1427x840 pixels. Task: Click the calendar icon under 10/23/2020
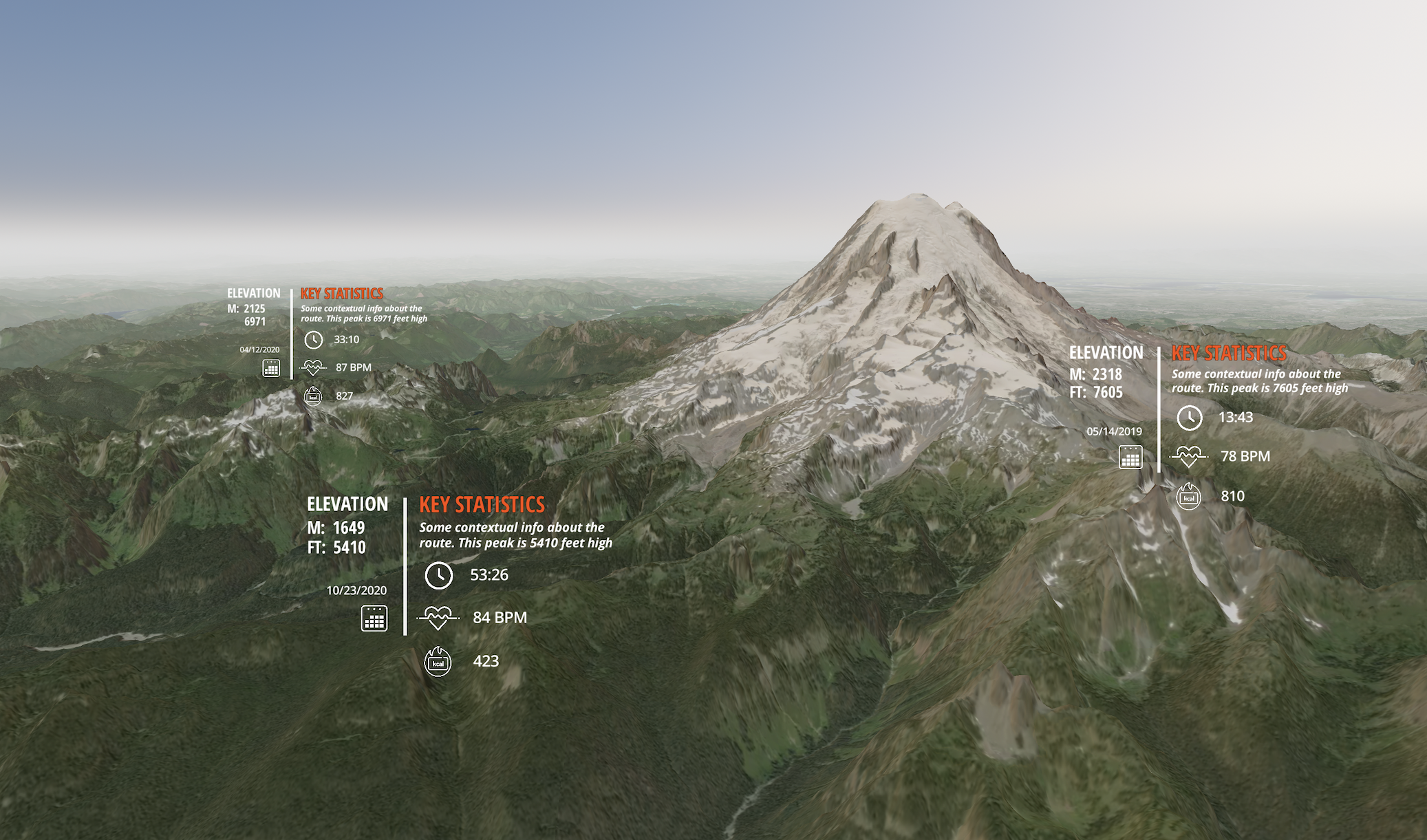point(374,618)
